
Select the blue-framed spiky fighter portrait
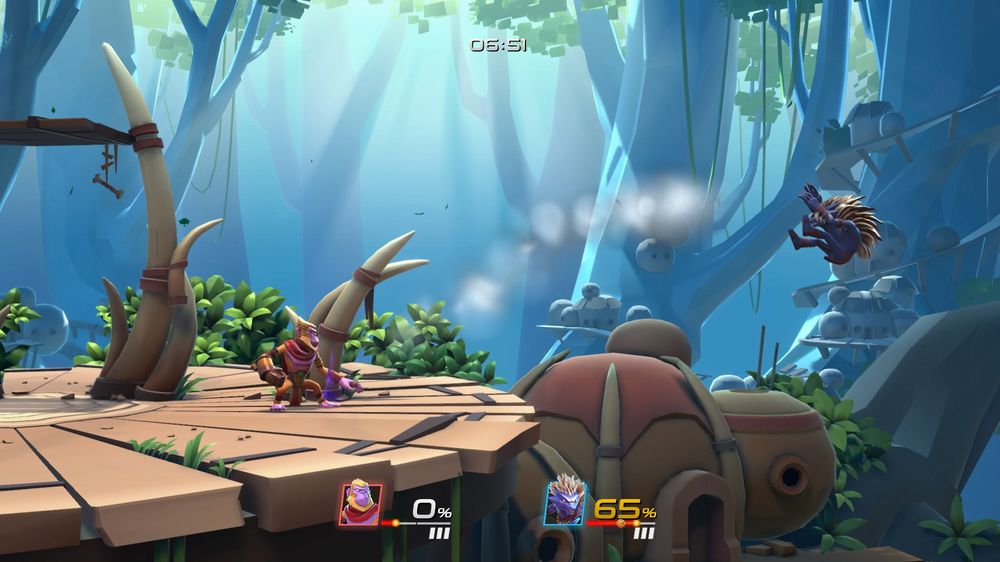[564, 501]
